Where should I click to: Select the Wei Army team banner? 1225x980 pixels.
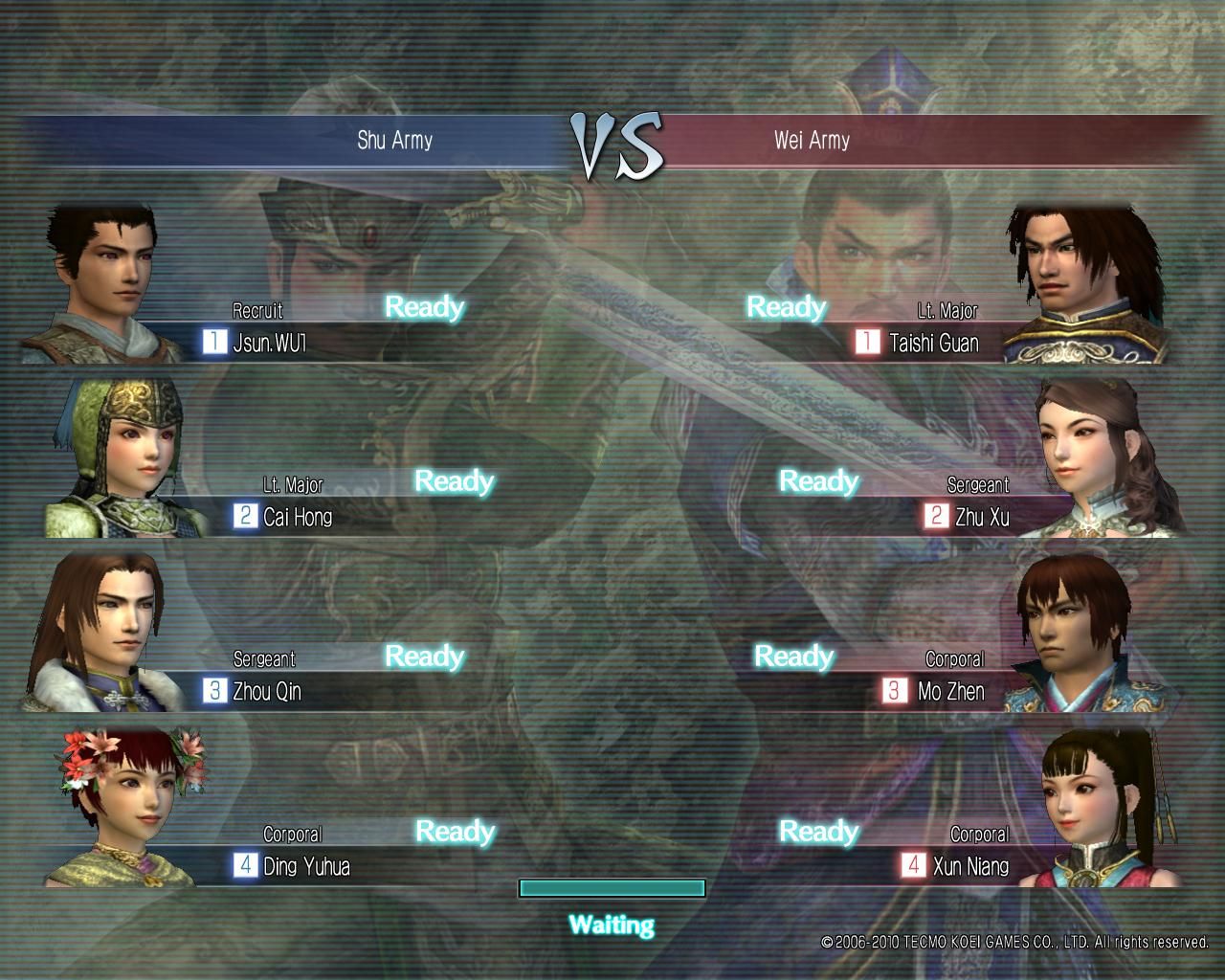click(x=812, y=141)
